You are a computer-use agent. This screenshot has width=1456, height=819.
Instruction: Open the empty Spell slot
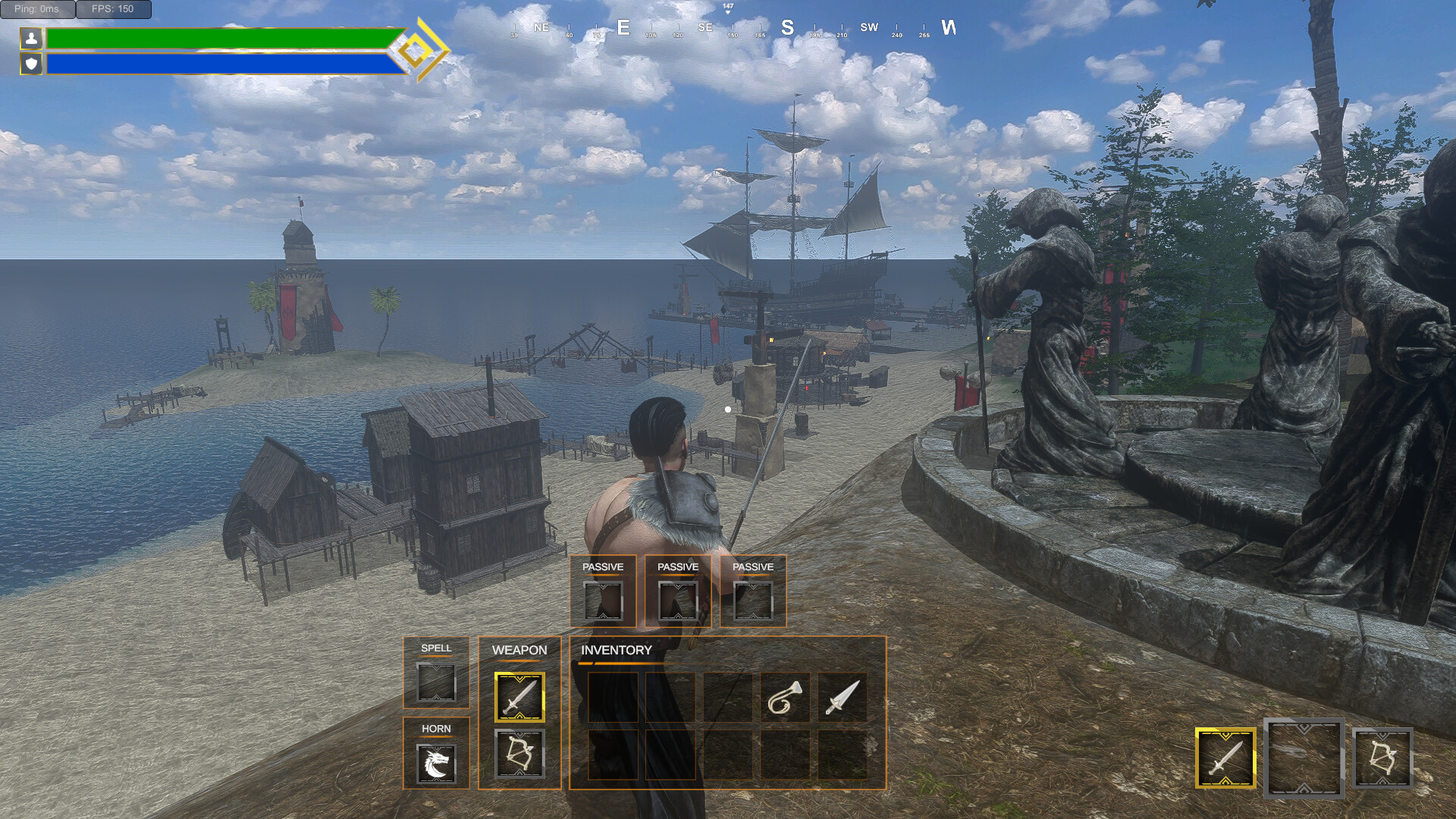[x=436, y=682]
